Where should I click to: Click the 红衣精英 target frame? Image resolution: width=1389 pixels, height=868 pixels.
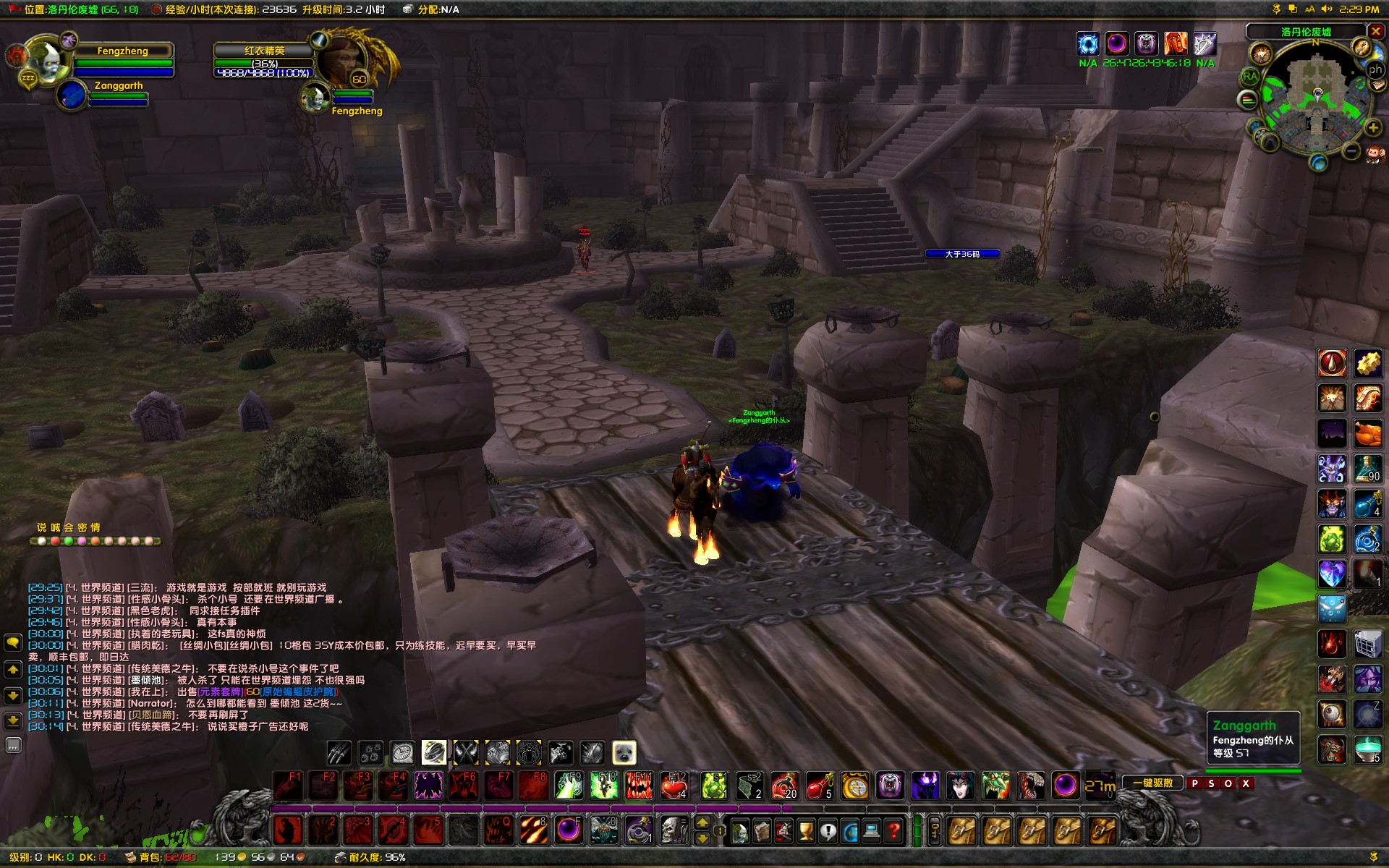pyautogui.click(x=265, y=62)
